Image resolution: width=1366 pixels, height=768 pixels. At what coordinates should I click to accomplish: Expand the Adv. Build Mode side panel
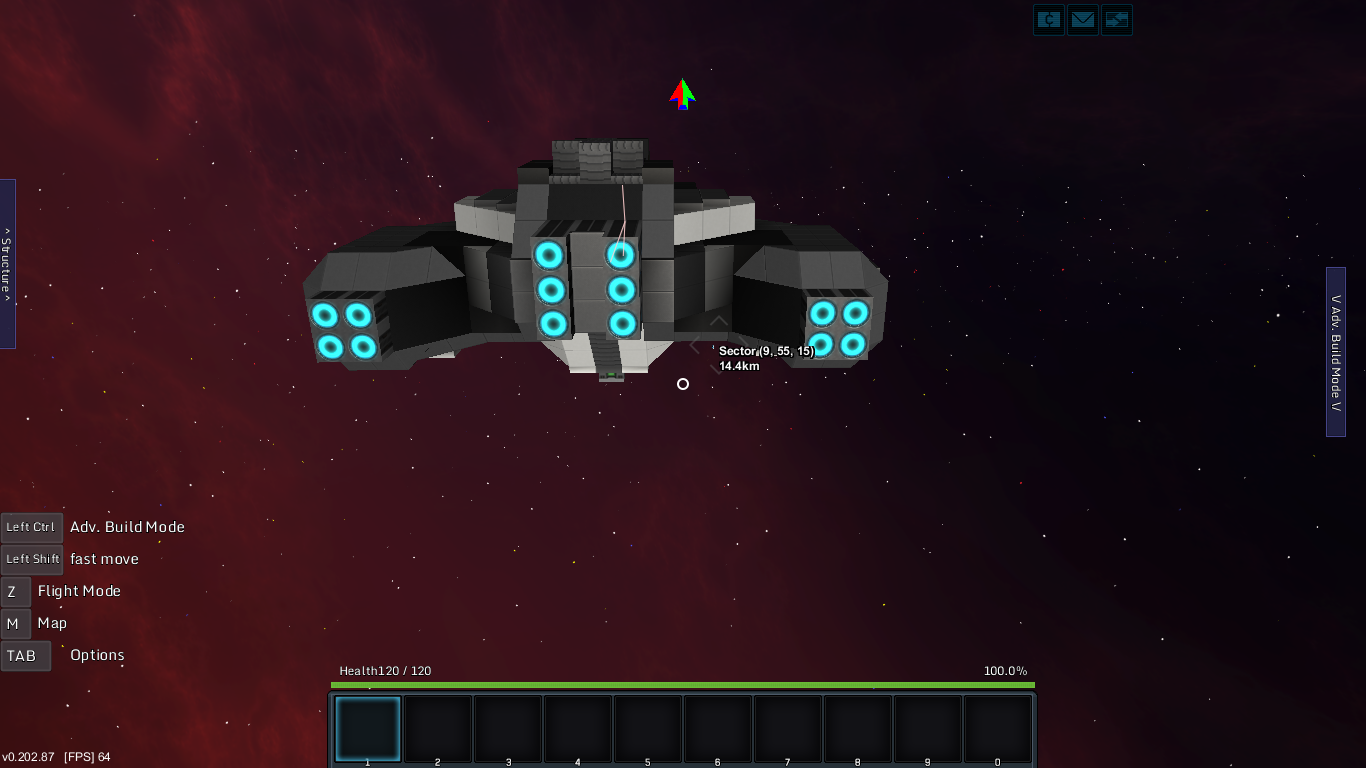1336,352
